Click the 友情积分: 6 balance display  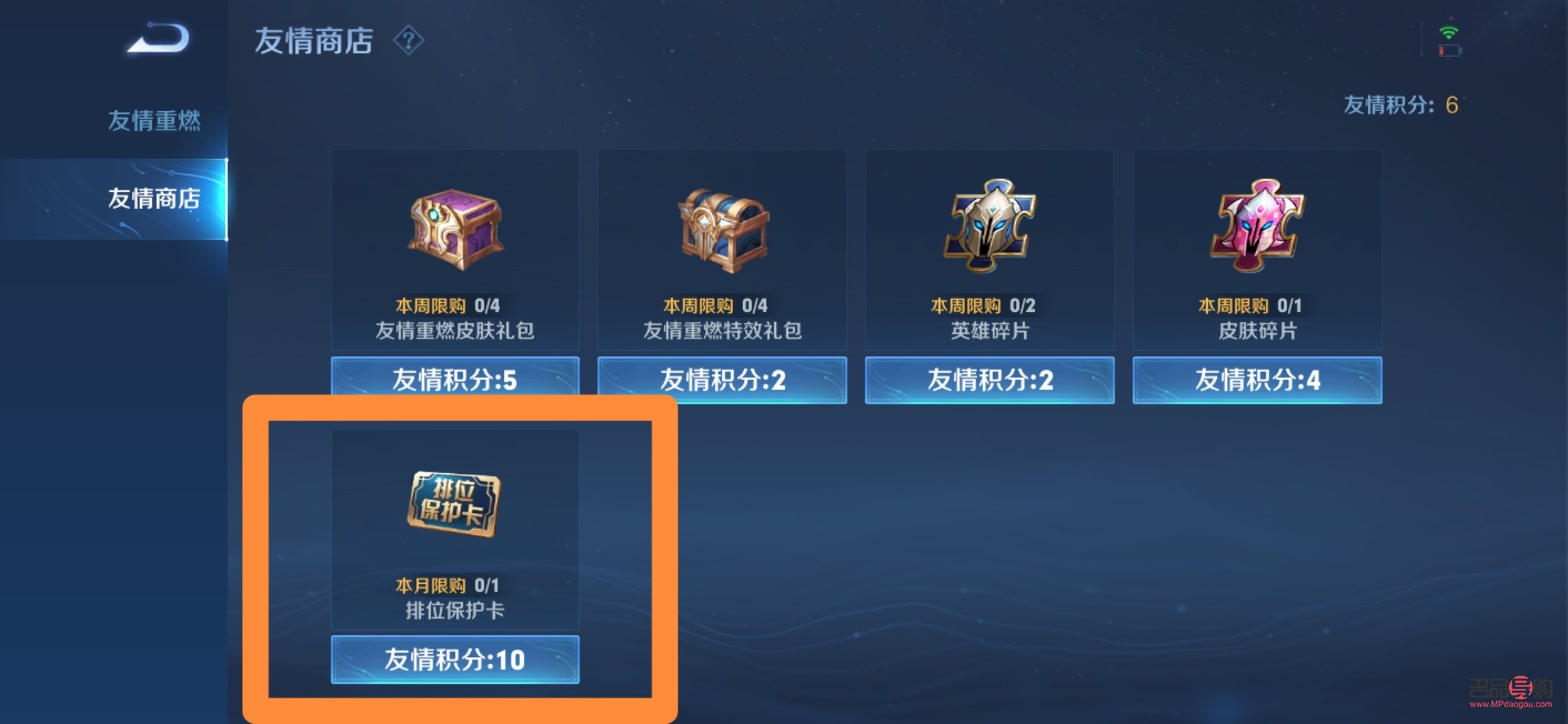tap(1400, 104)
